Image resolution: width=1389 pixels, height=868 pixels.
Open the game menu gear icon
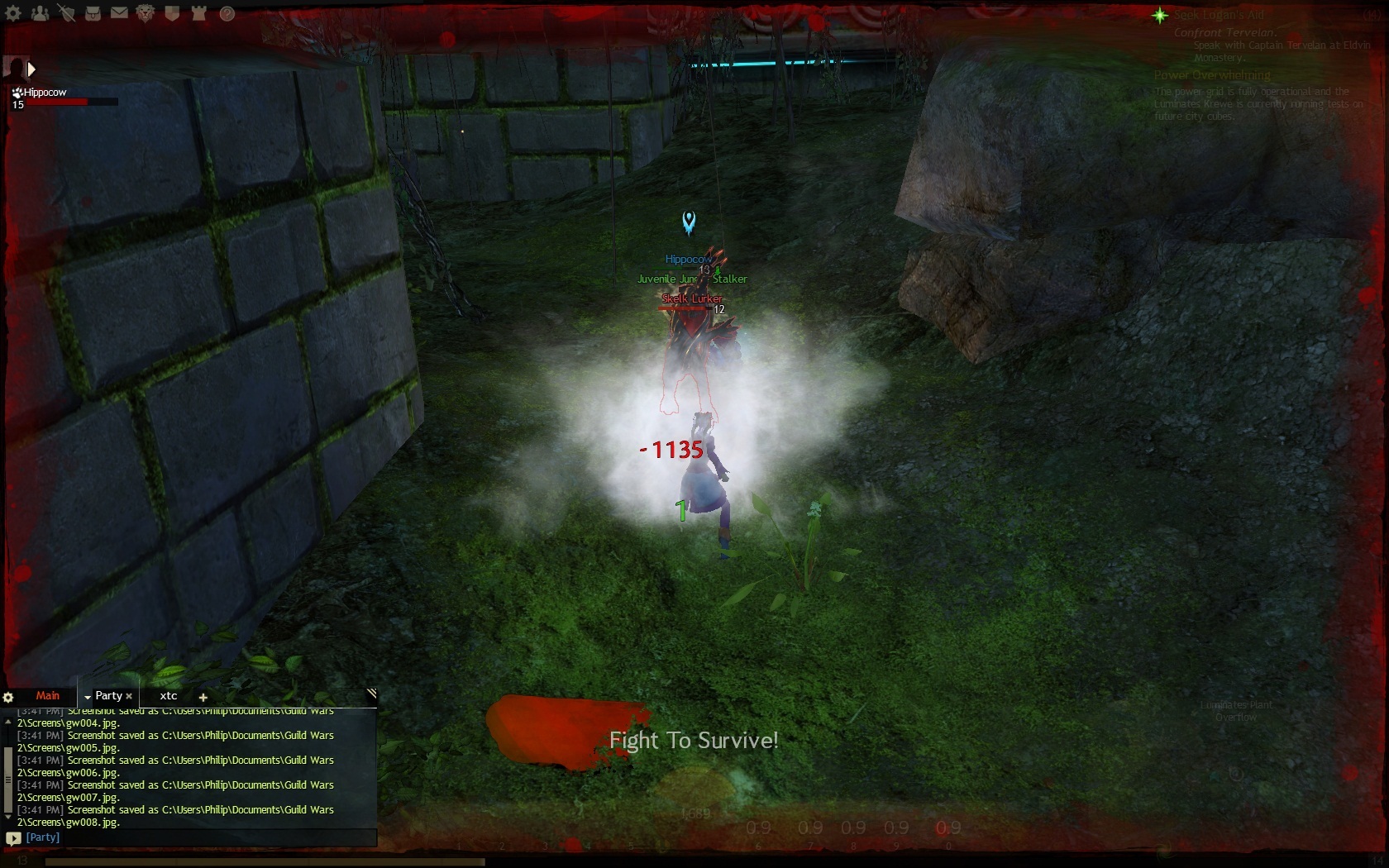(x=13, y=13)
